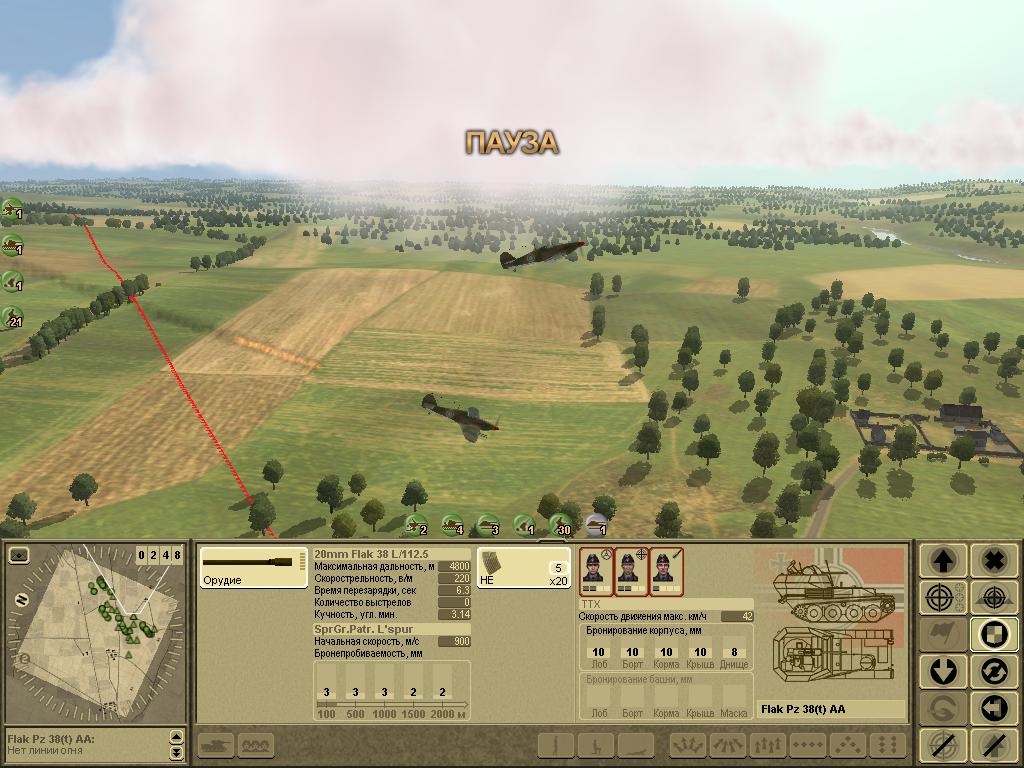Viewport: 1024px width, 768px height.
Task: Toggle the crossed-out crosshair hold fire button
Action: coord(941,745)
